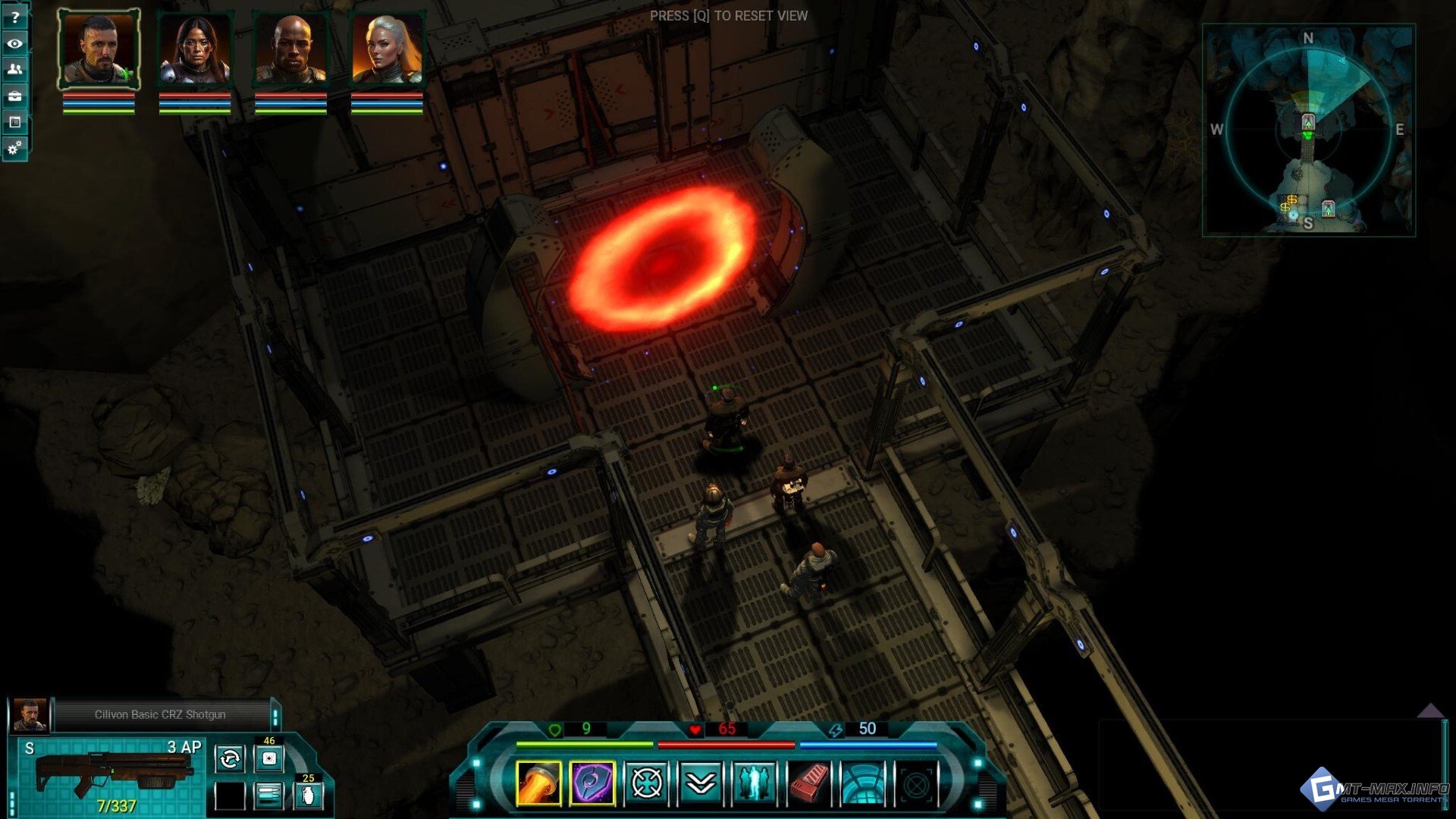Activate the double chevron crouch action
The image size is (1456, 819).
coord(701,783)
